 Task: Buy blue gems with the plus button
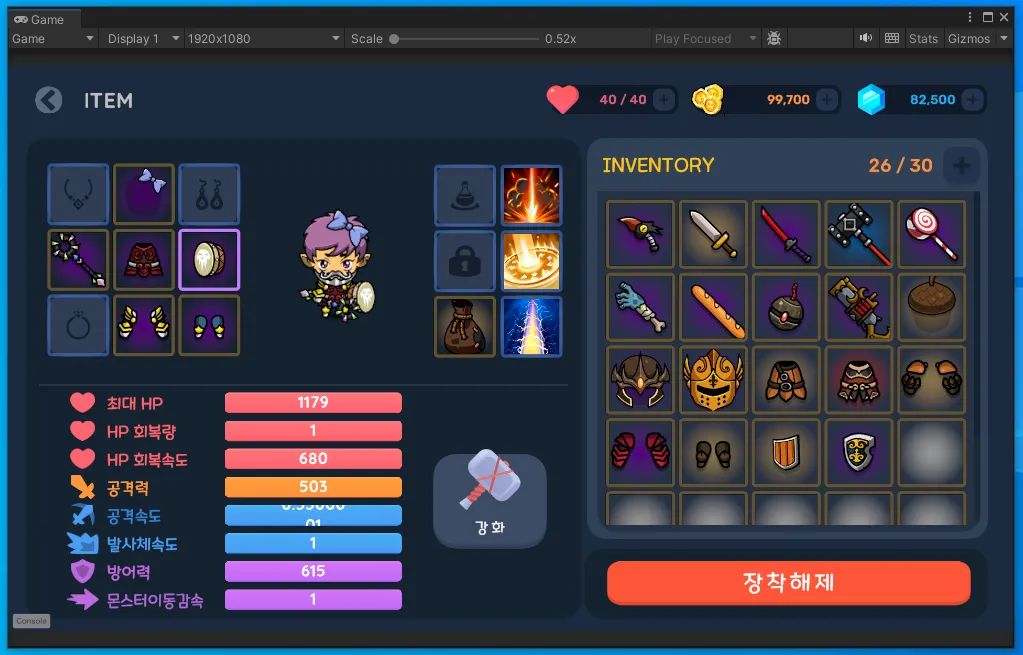click(972, 100)
